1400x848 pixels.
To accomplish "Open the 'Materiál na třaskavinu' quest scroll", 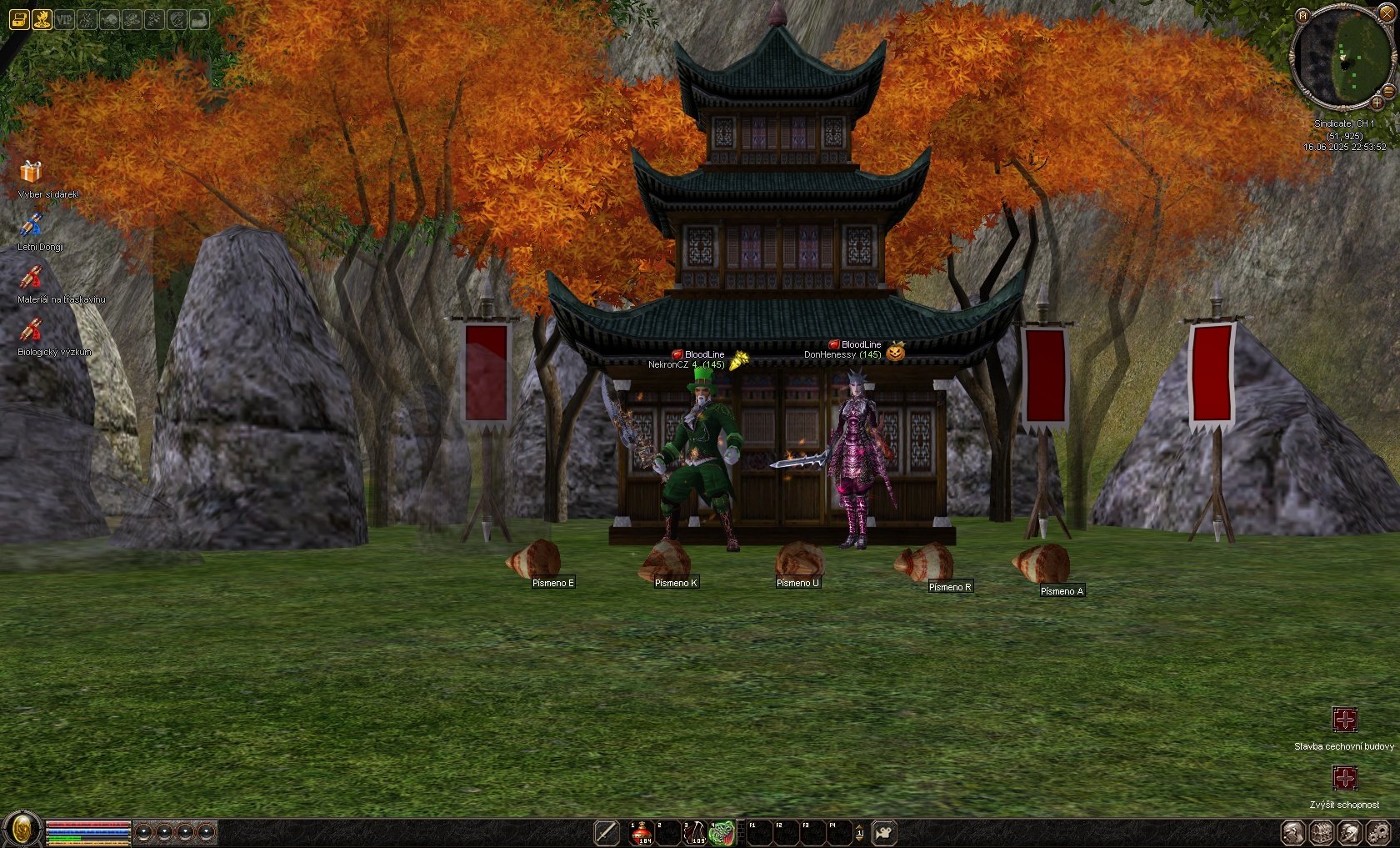I will 31,277.
